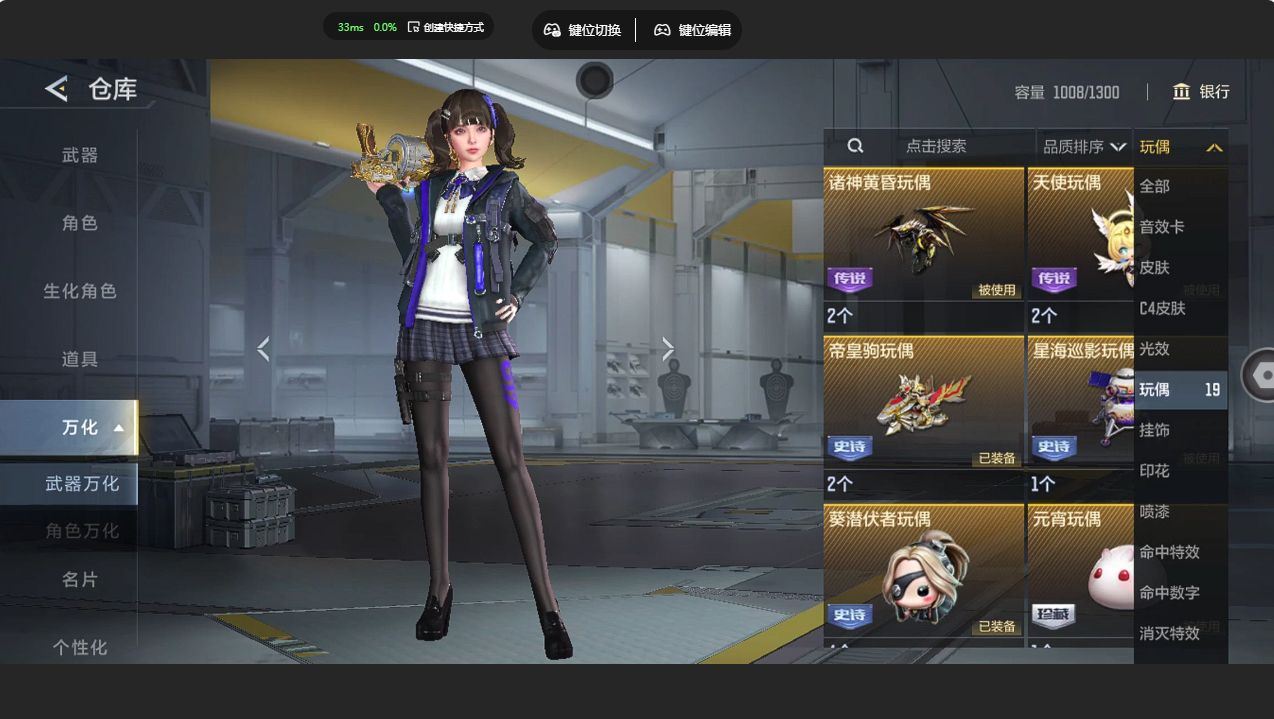This screenshot has height=719, width=1274.
Task: Select 全部 in the filter list
Action: pos(1155,186)
